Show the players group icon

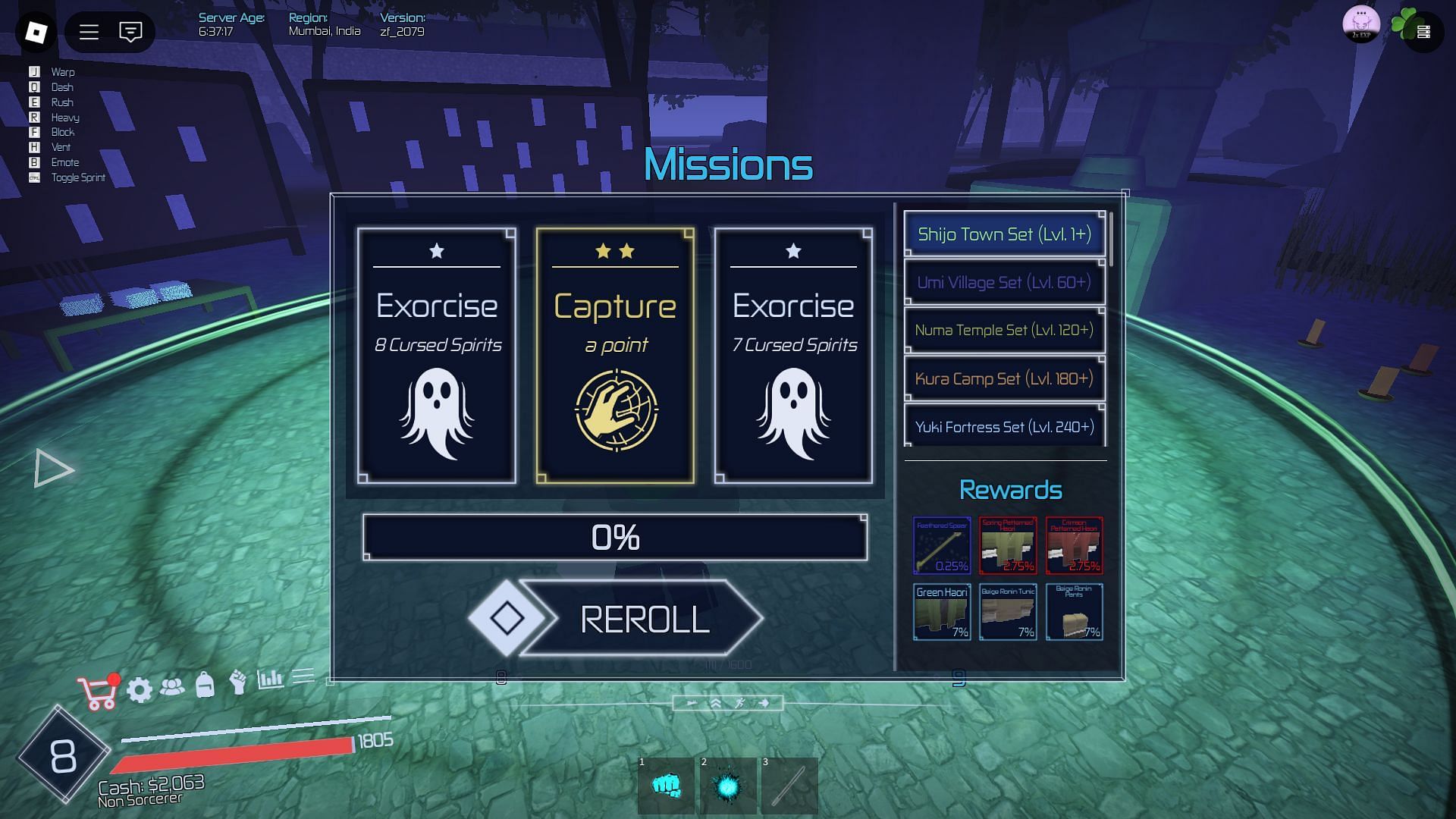(x=172, y=687)
